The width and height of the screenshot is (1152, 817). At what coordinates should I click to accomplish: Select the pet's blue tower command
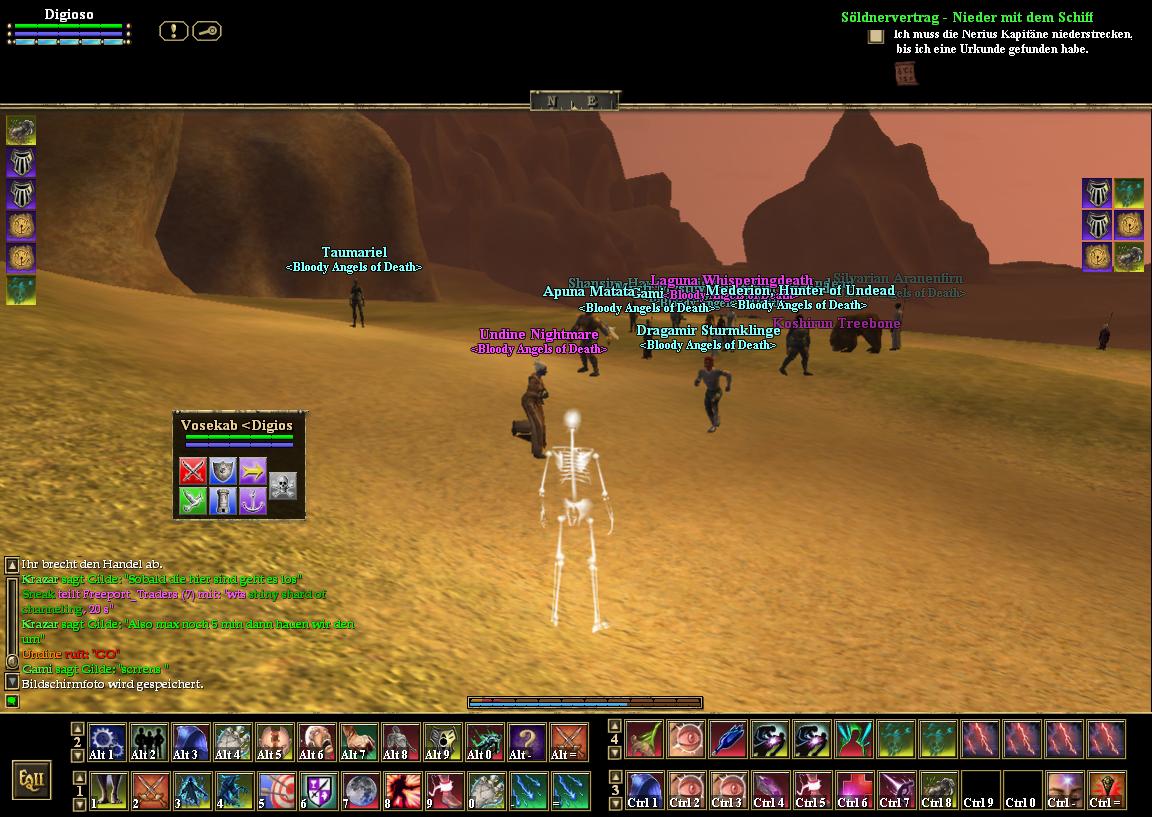(x=222, y=500)
